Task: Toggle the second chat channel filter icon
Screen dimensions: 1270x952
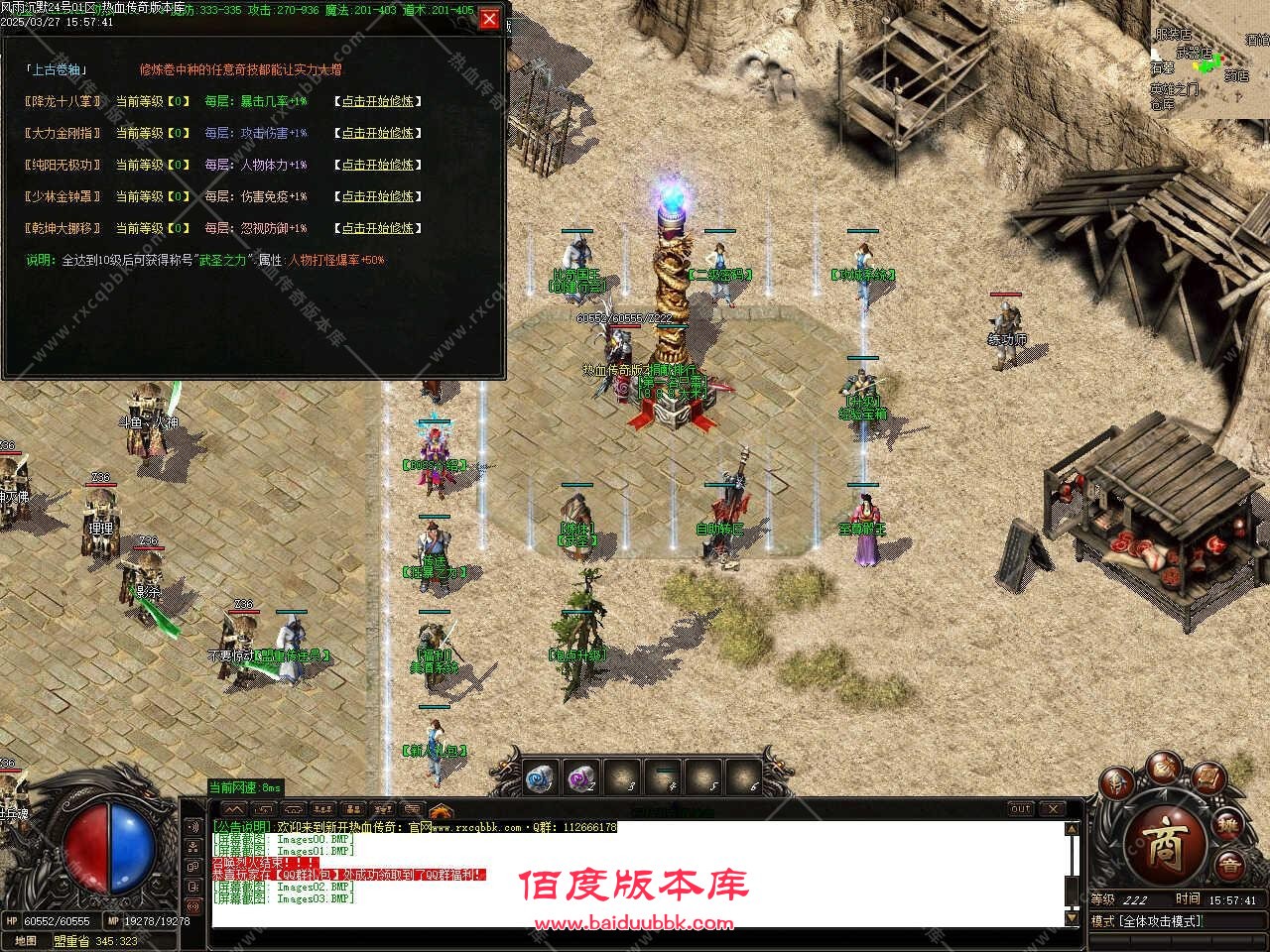Action: tap(292, 809)
